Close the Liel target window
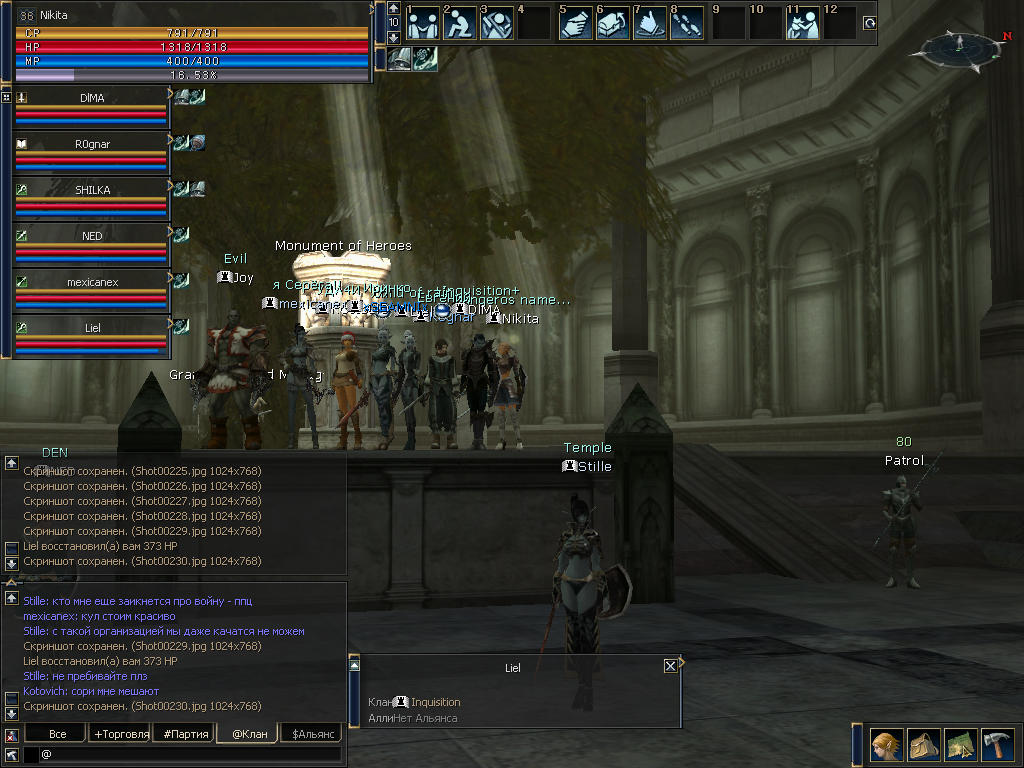The image size is (1024, 768). 670,666
